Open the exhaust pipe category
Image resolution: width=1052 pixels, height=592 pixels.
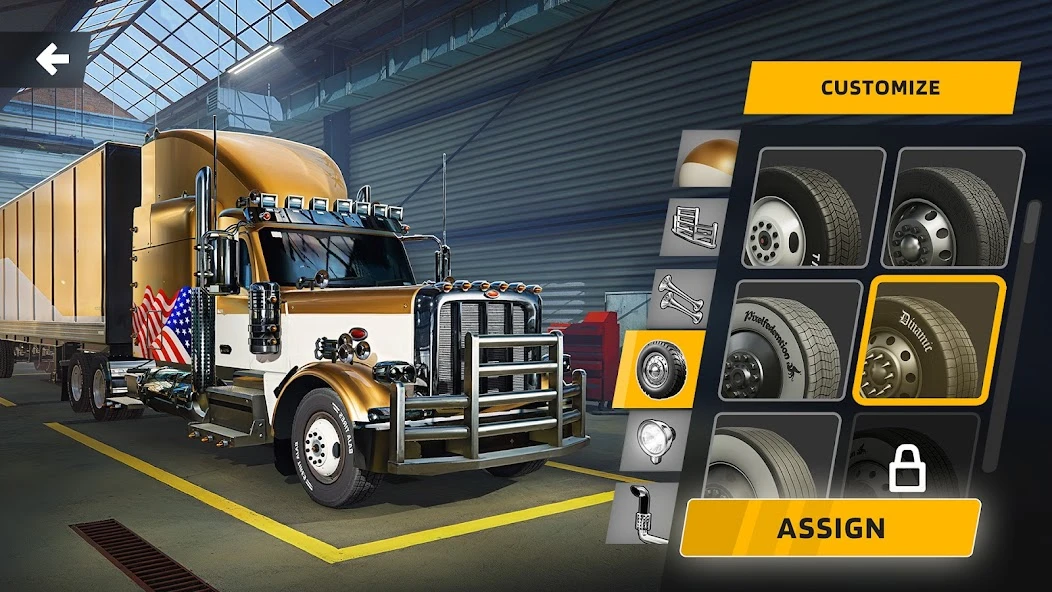645,512
